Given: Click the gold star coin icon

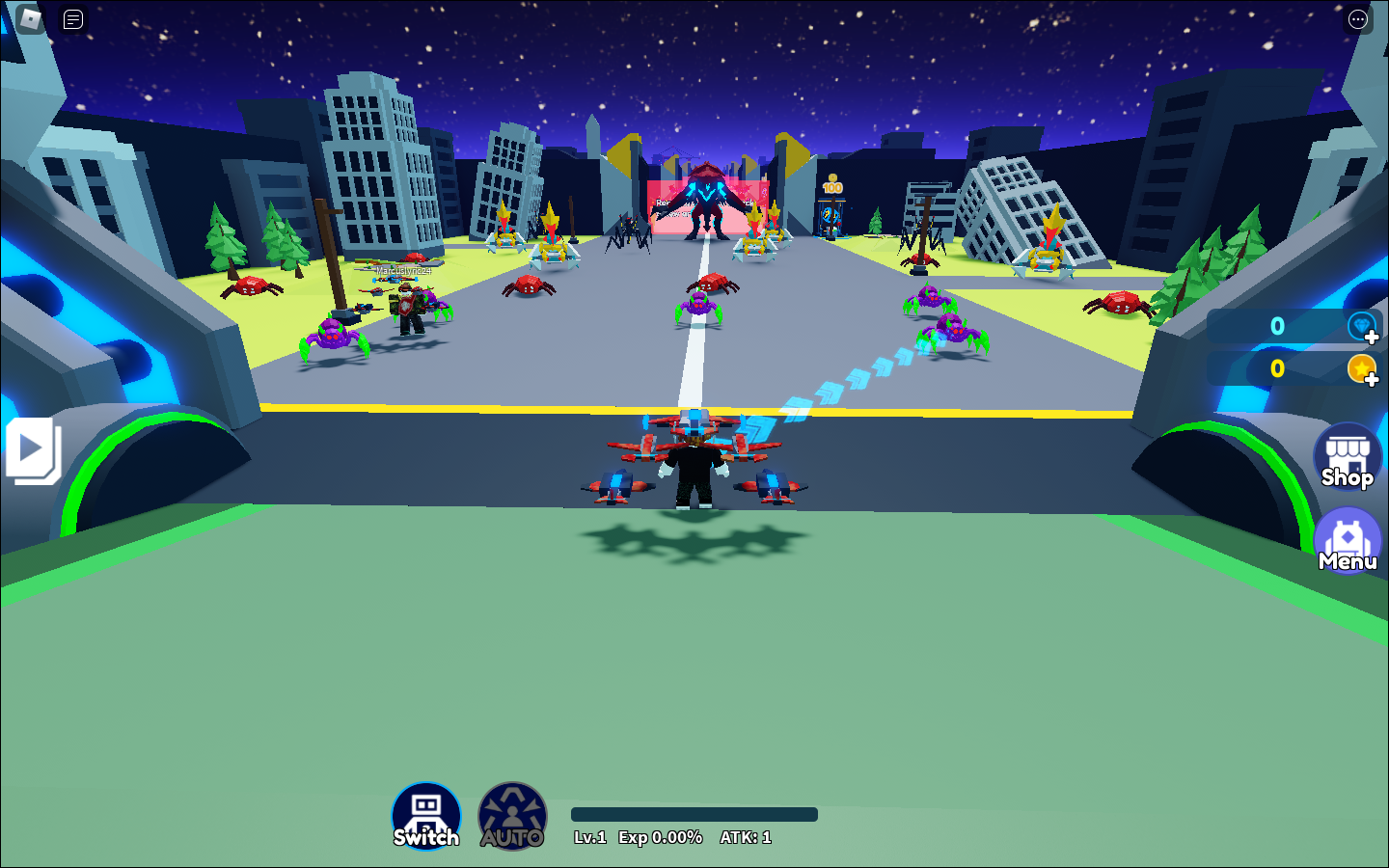Looking at the screenshot, I should point(1362,368).
